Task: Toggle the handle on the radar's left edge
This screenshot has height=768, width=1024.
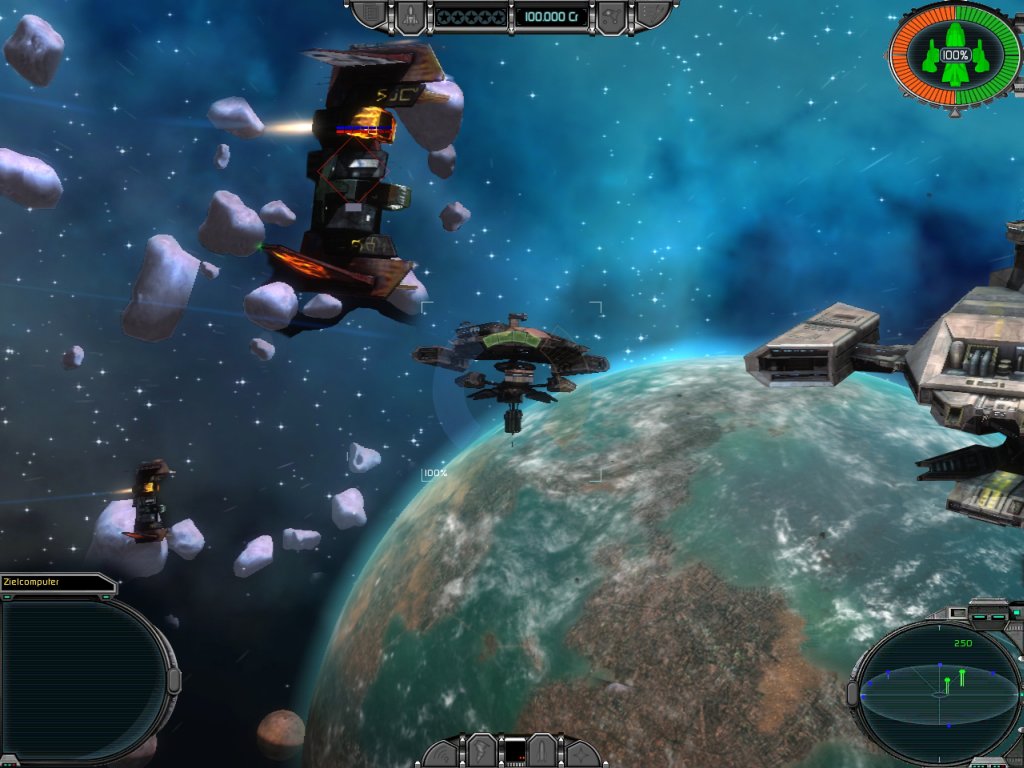Action: click(852, 692)
